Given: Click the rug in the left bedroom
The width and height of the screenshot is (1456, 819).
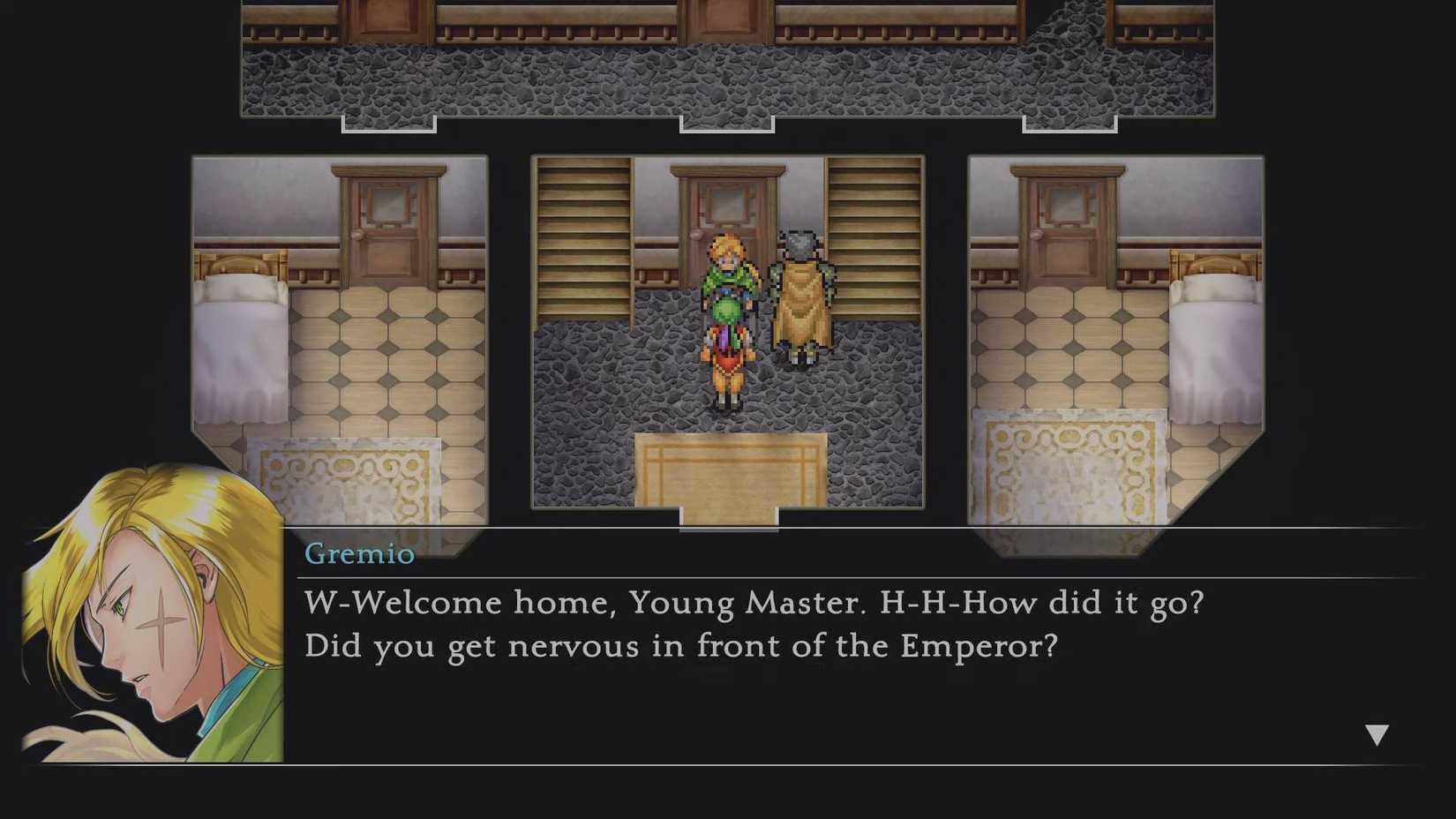Looking at the screenshot, I should [x=349, y=481].
